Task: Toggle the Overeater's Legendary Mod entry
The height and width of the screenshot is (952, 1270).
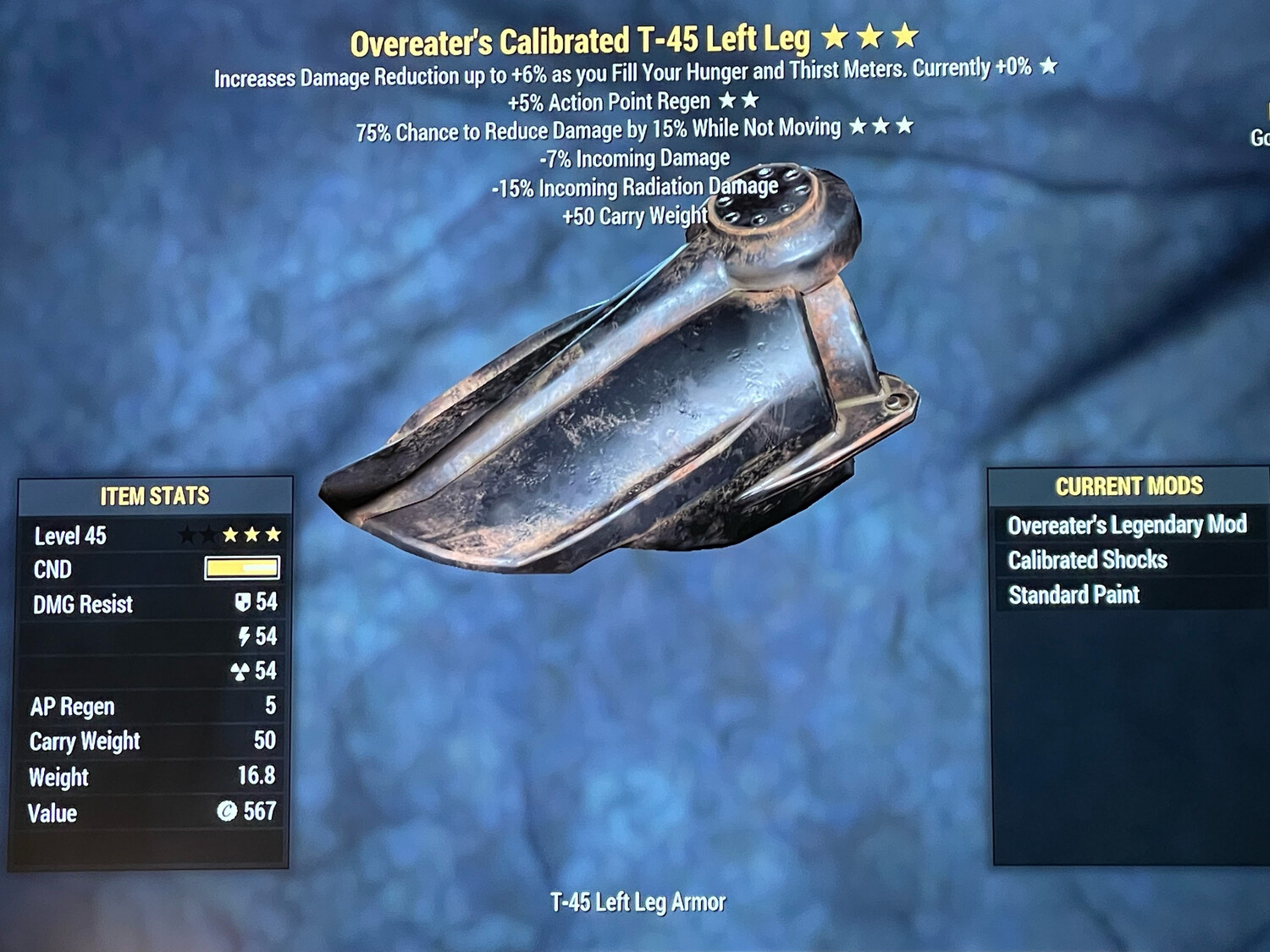Action: [1129, 525]
